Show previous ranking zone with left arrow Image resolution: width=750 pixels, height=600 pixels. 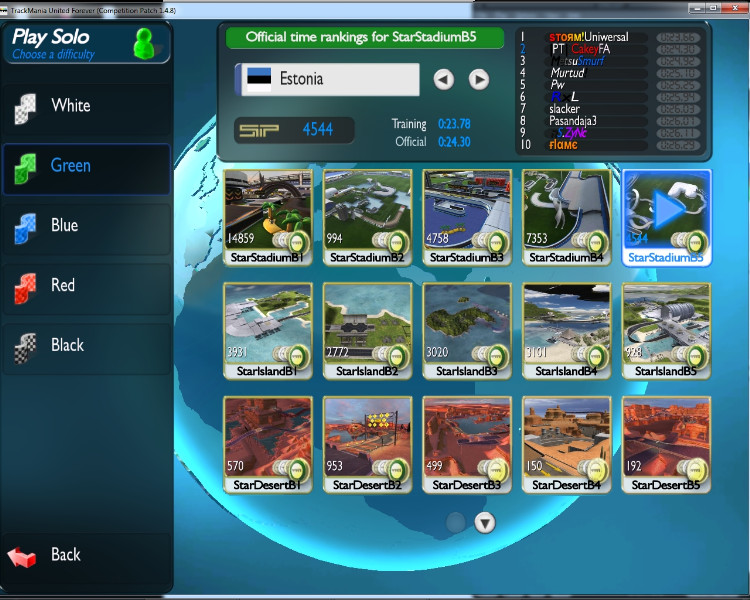click(x=444, y=79)
